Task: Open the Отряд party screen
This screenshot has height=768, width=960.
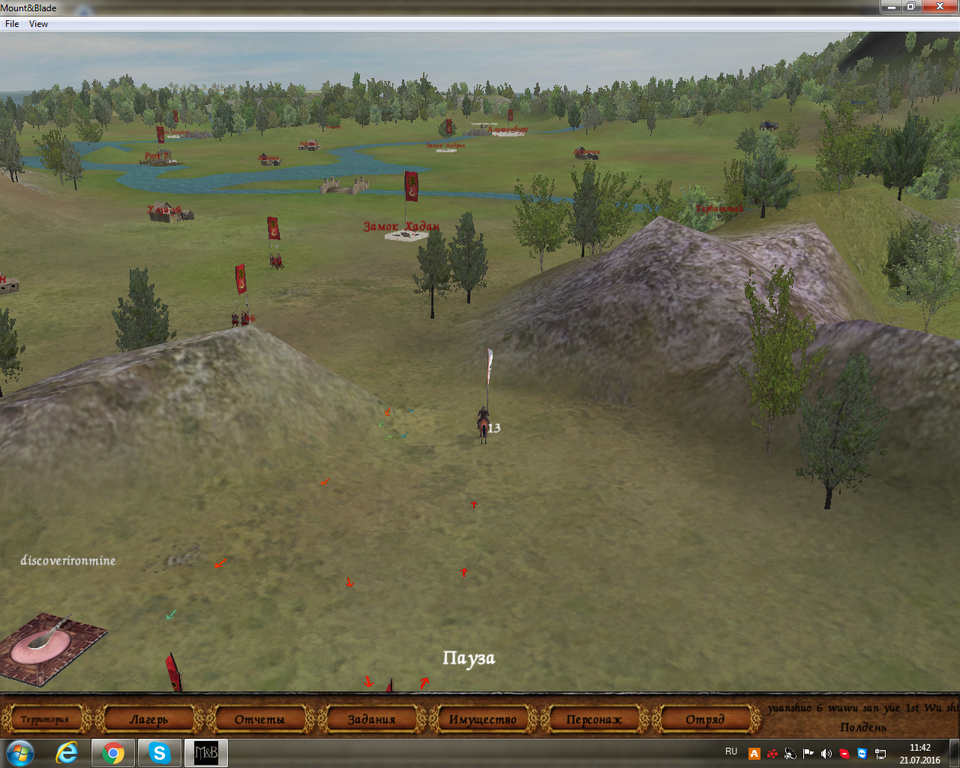Action: pyautogui.click(x=705, y=719)
